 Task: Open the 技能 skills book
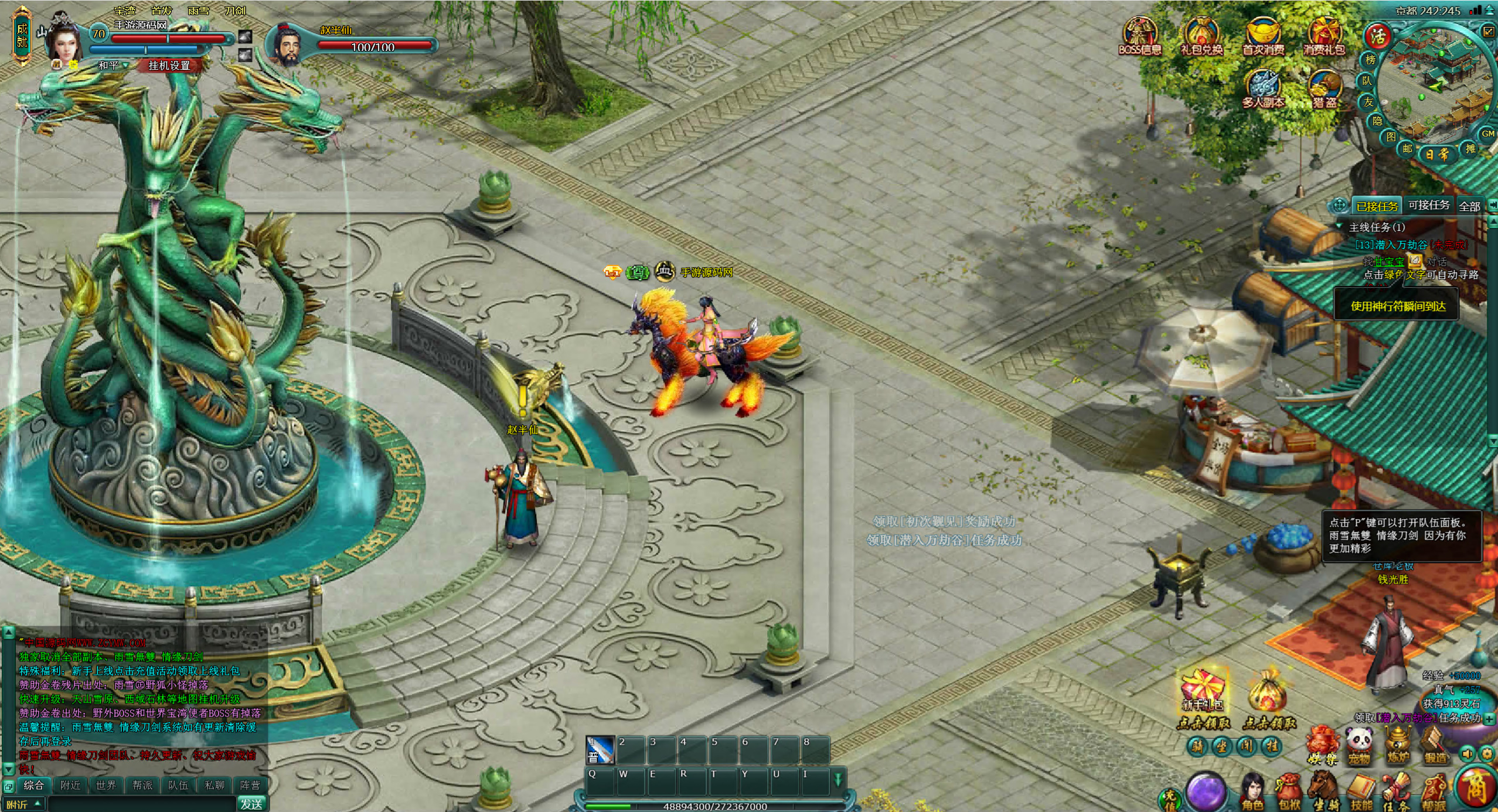pos(1361,793)
